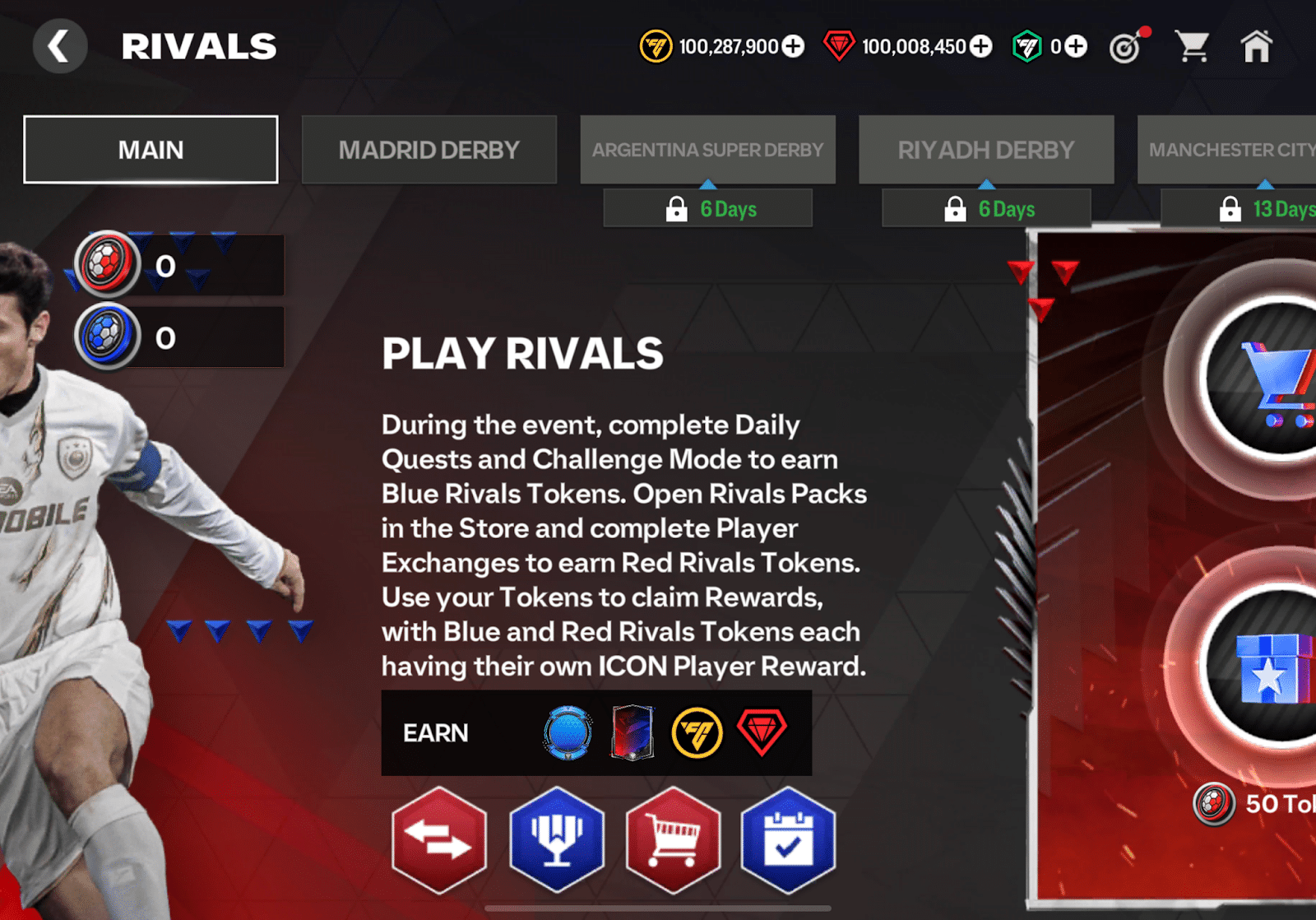The width and height of the screenshot is (1316, 920).
Task: Switch to the MADRID DERBY tab
Action: [x=429, y=150]
